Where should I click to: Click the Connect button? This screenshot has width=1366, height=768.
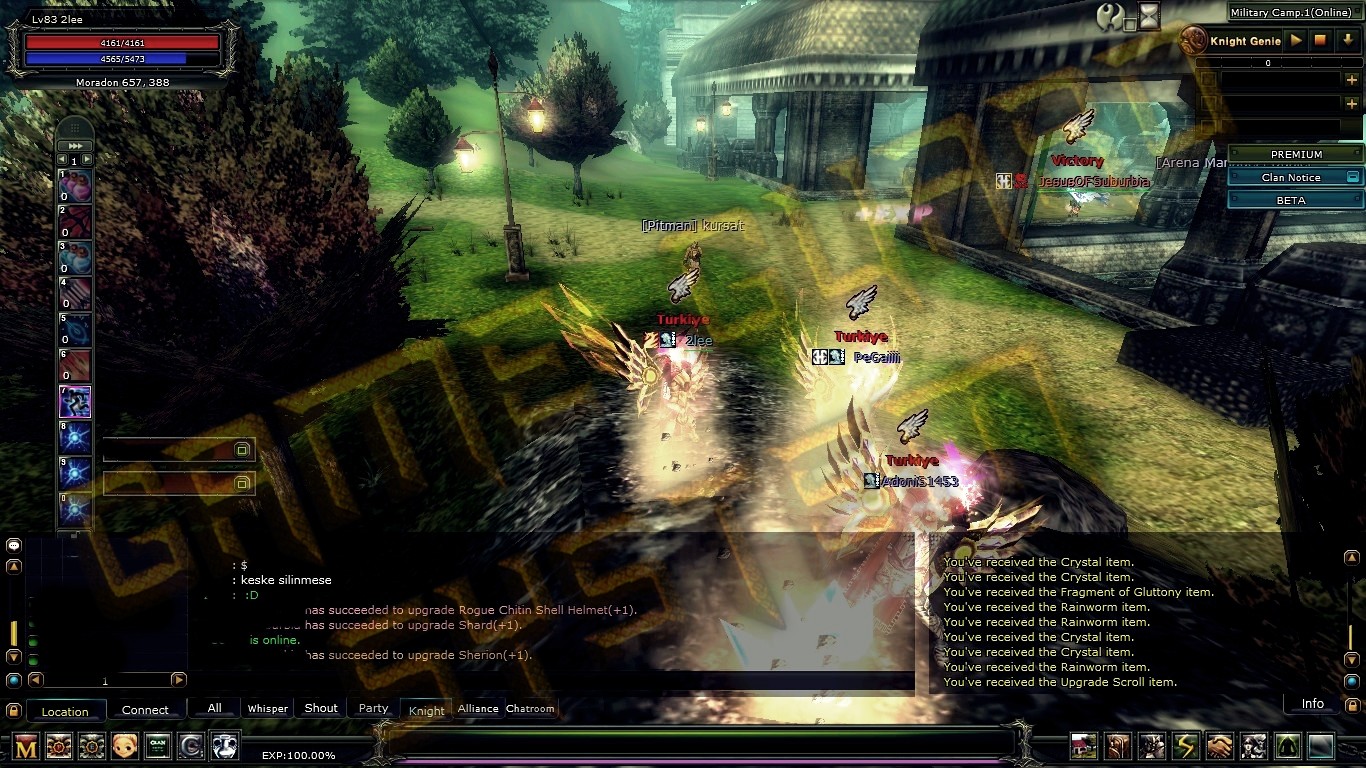[145, 710]
